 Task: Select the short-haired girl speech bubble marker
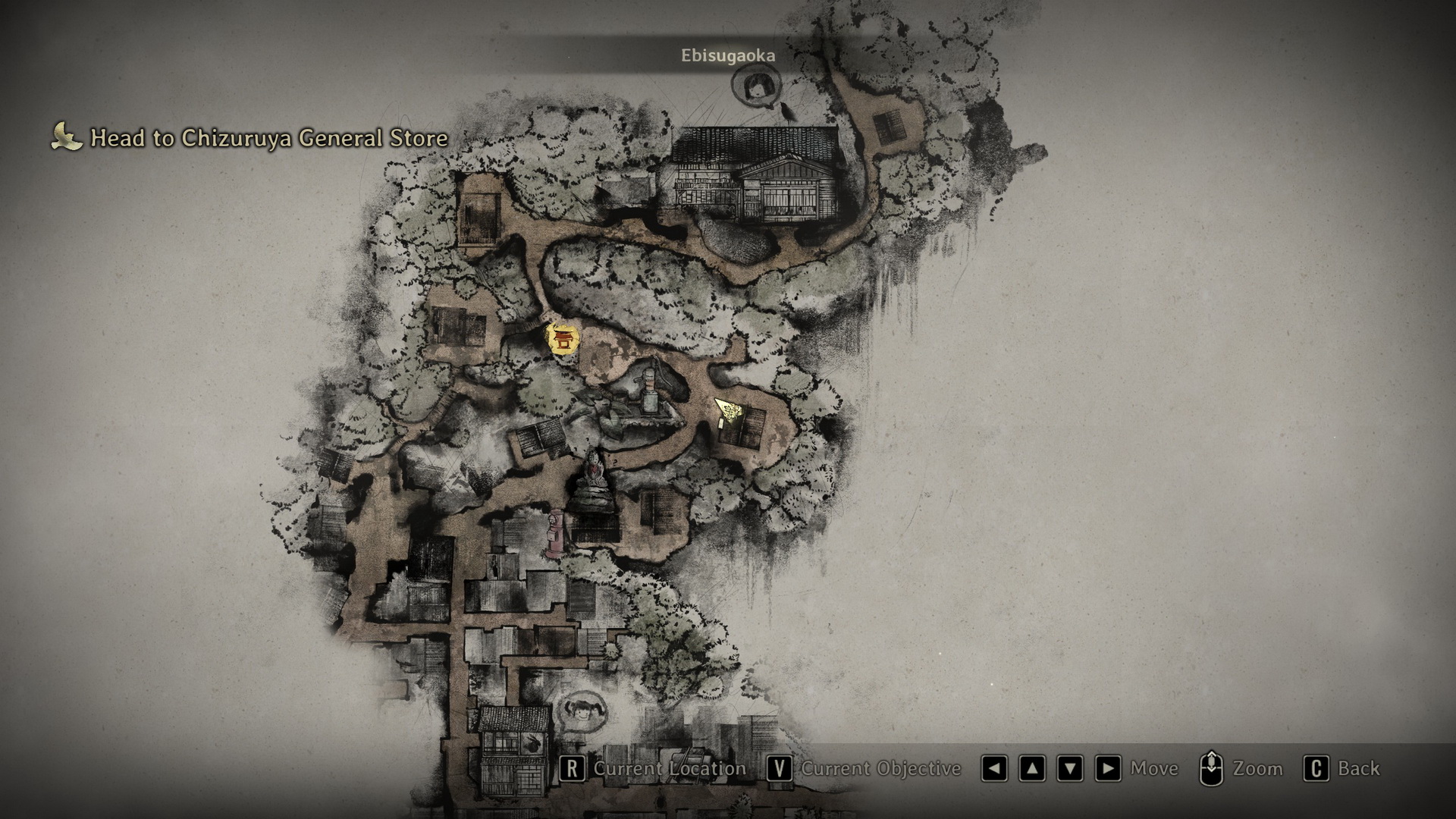click(755, 86)
